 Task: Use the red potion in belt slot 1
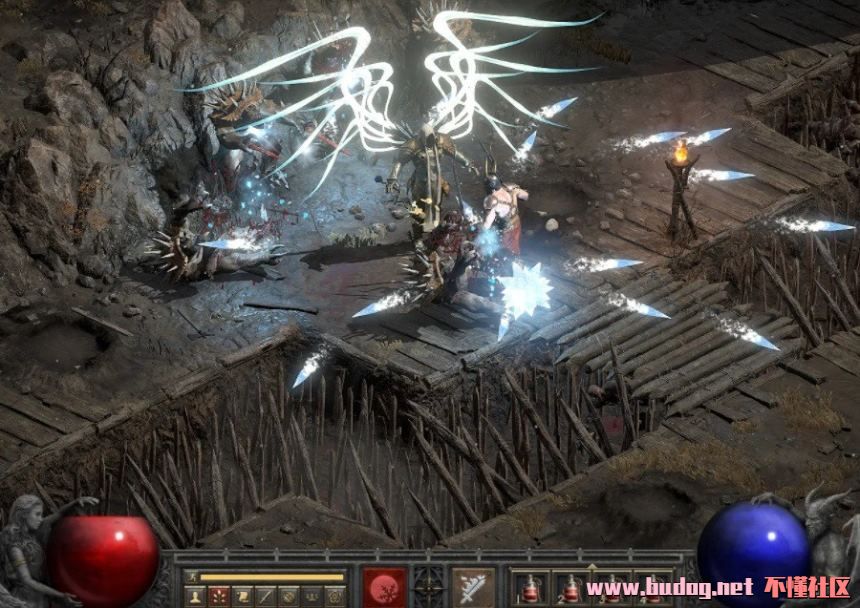click(x=530, y=589)
